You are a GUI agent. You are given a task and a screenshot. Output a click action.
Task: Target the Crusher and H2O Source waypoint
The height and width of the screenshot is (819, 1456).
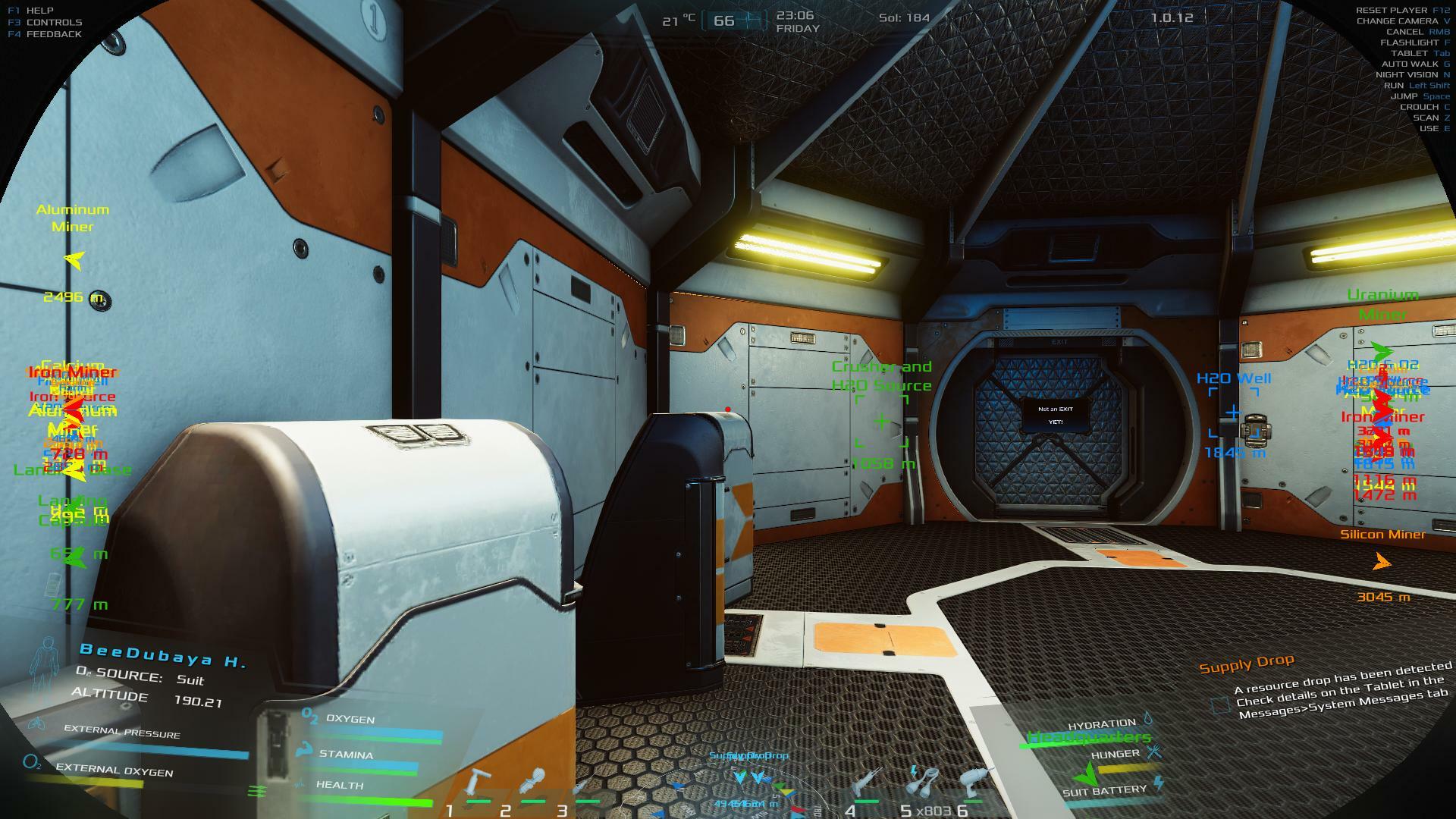pos(881,422)
